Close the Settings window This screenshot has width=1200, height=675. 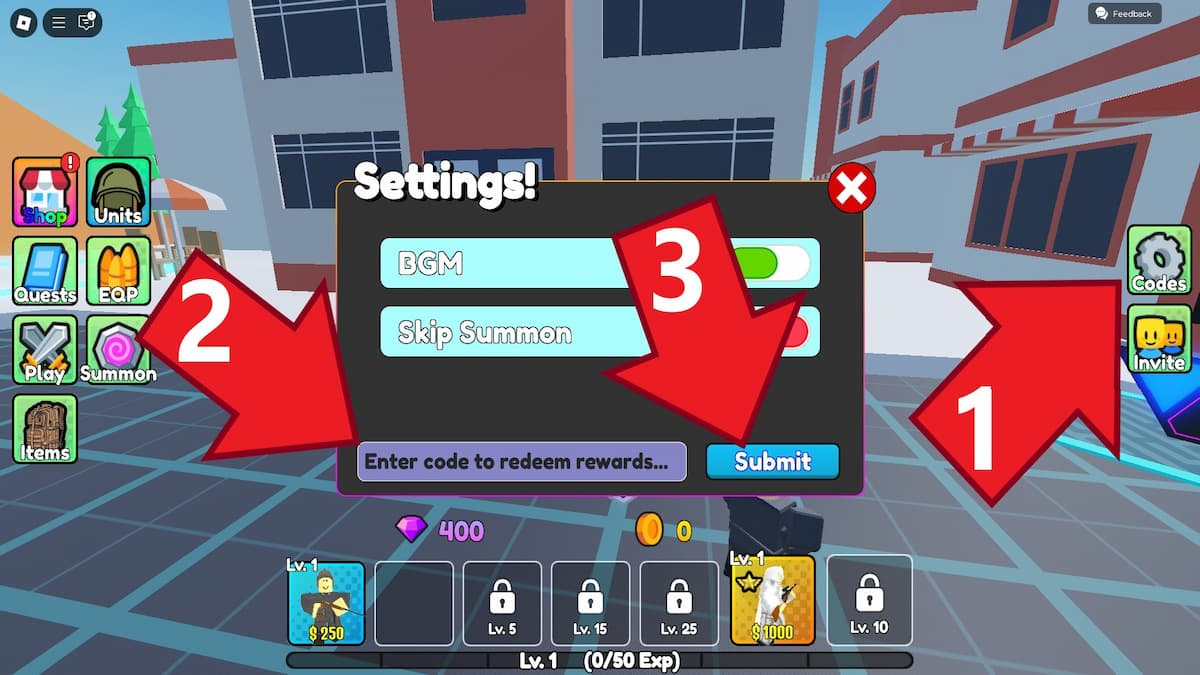pos(852,188)
